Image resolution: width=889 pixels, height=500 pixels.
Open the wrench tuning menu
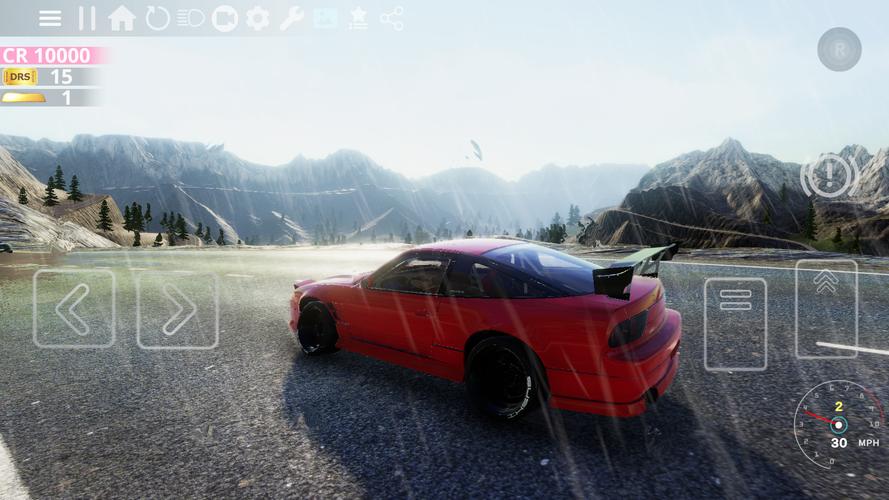pyautogui.click(x=292, y=18)
